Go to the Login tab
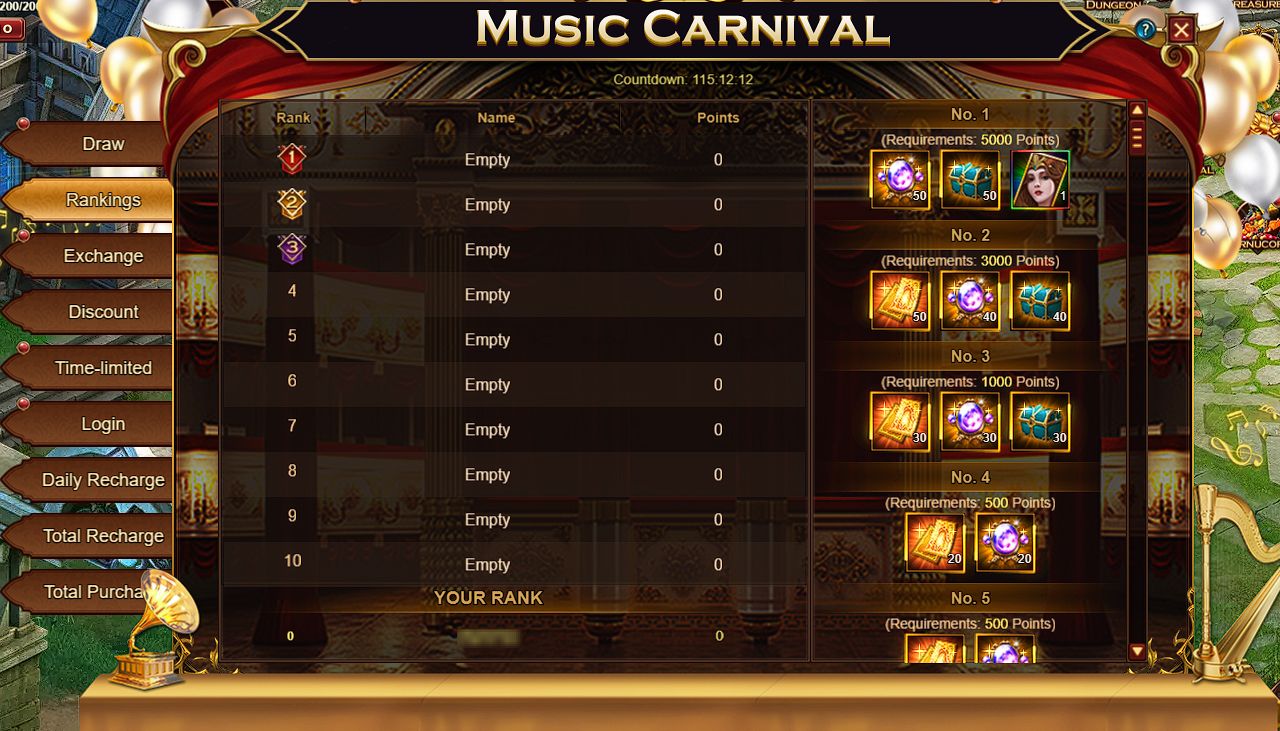Viewport: 1280px width, 731px height. pyautogui.click(x=103, y=424)
